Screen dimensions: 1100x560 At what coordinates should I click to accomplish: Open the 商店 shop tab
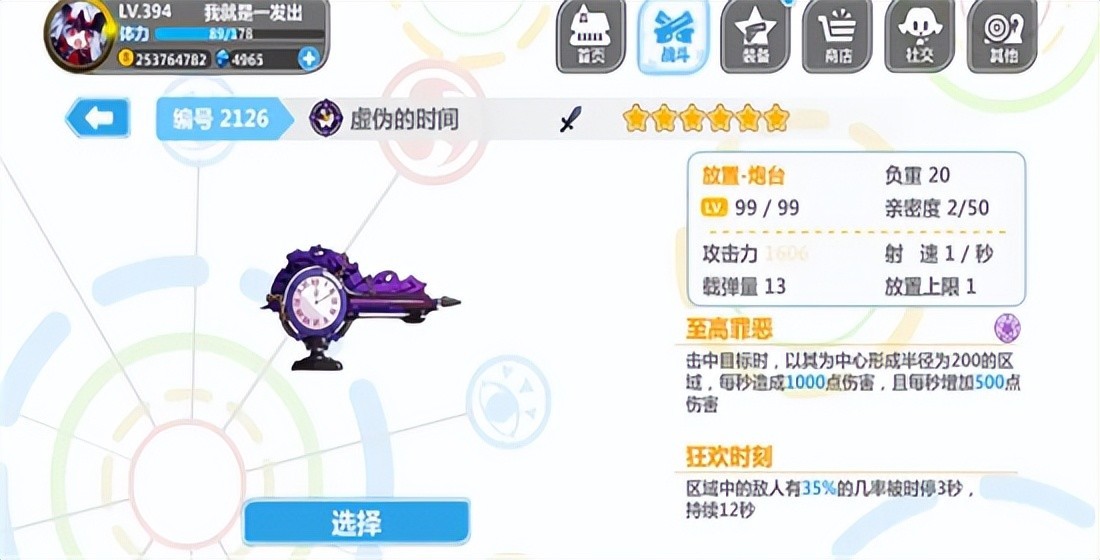tap(837, 37)
